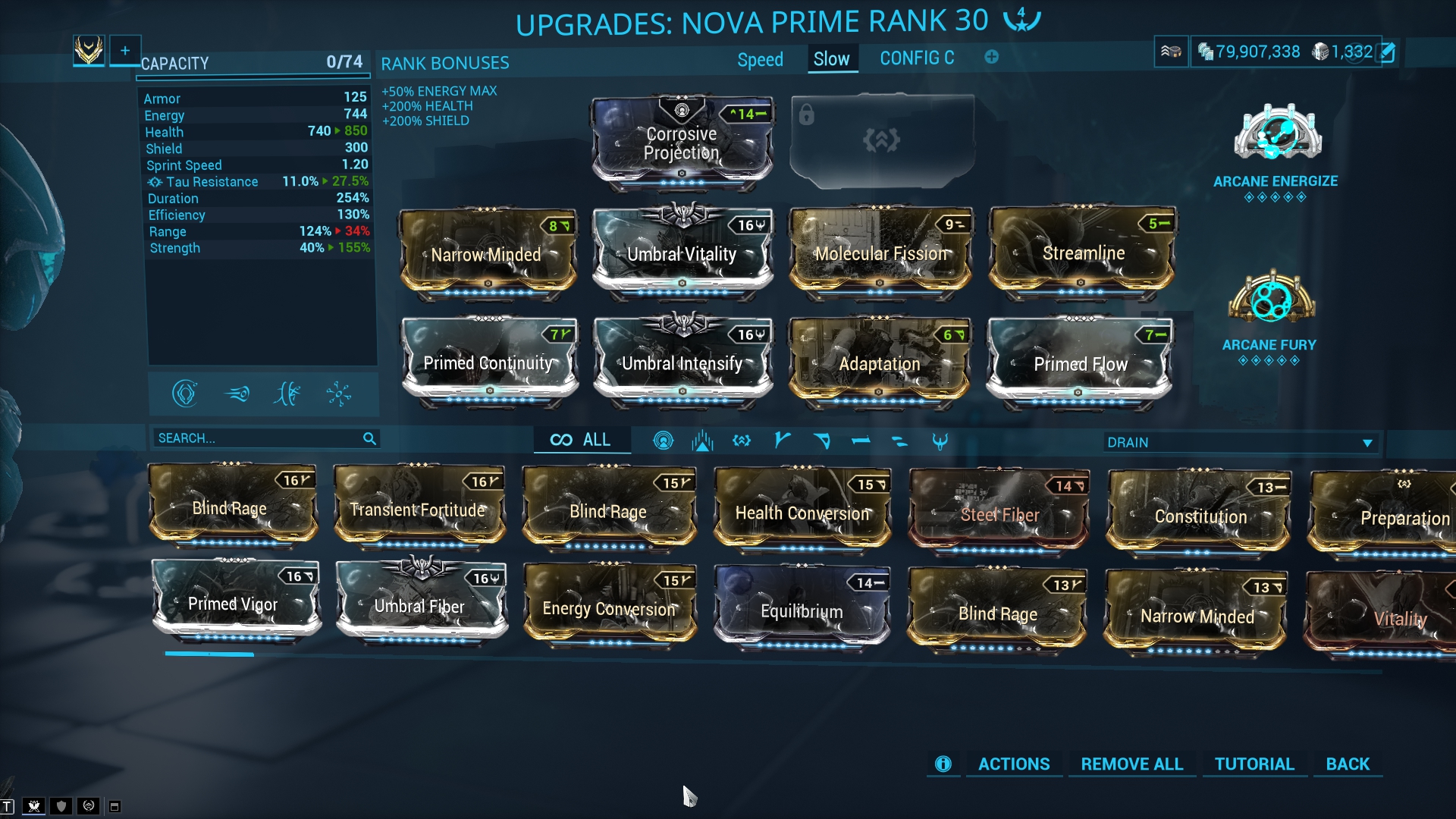Image resolution: width=1456 pixels, height=819 pixels.
Task: Choose the equipped Molecular Fission mod
Action: coord(880,253)
